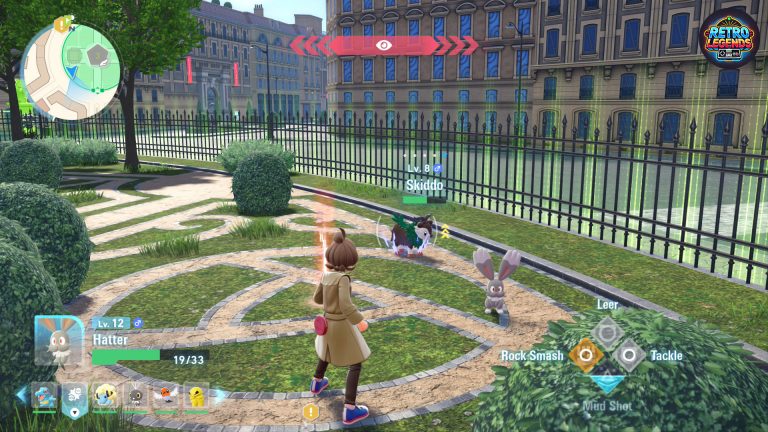
Task: Select the highlighted current party slot
Action: pos(75,399)
